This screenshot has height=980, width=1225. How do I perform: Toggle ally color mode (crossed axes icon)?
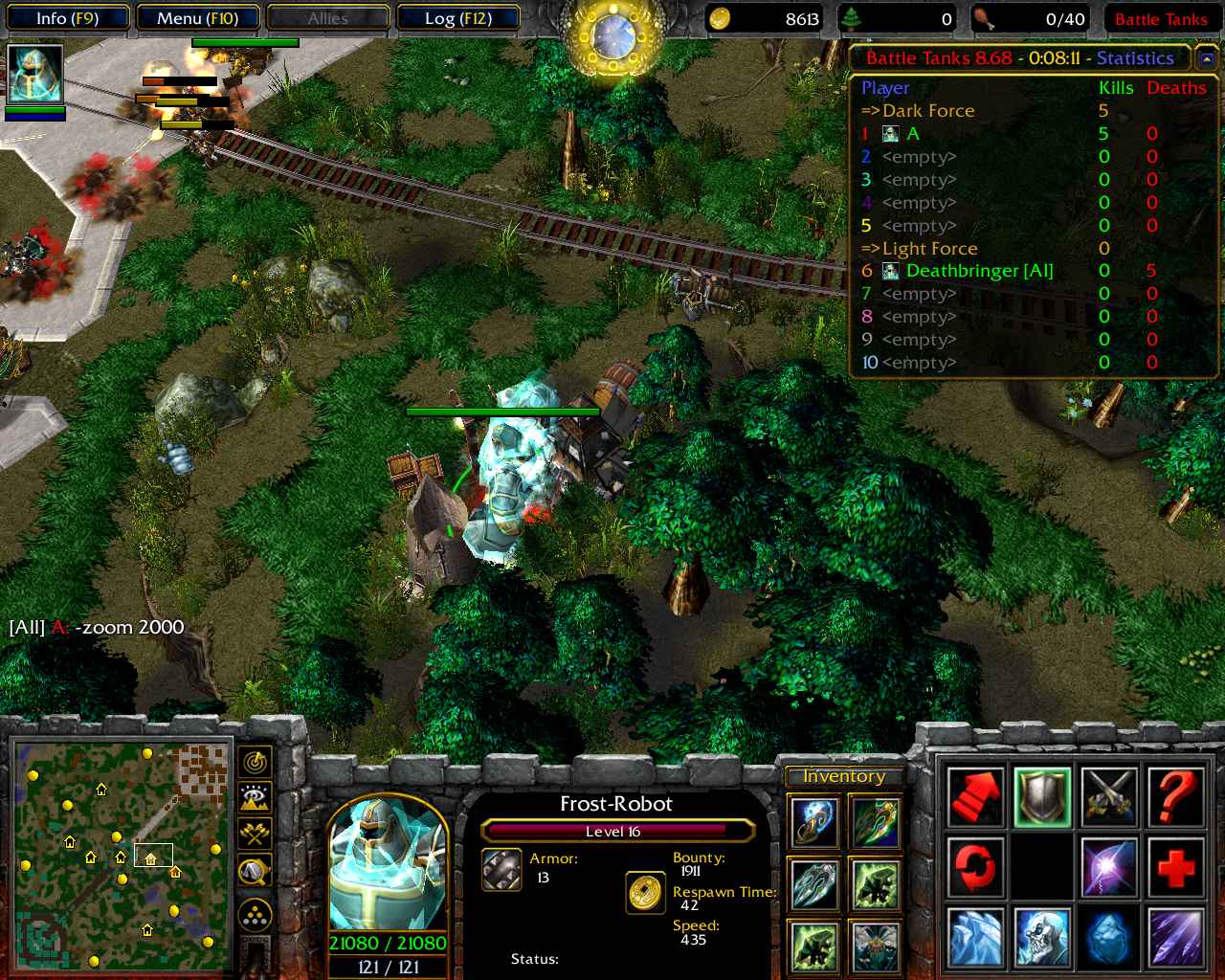coord(255,834)
